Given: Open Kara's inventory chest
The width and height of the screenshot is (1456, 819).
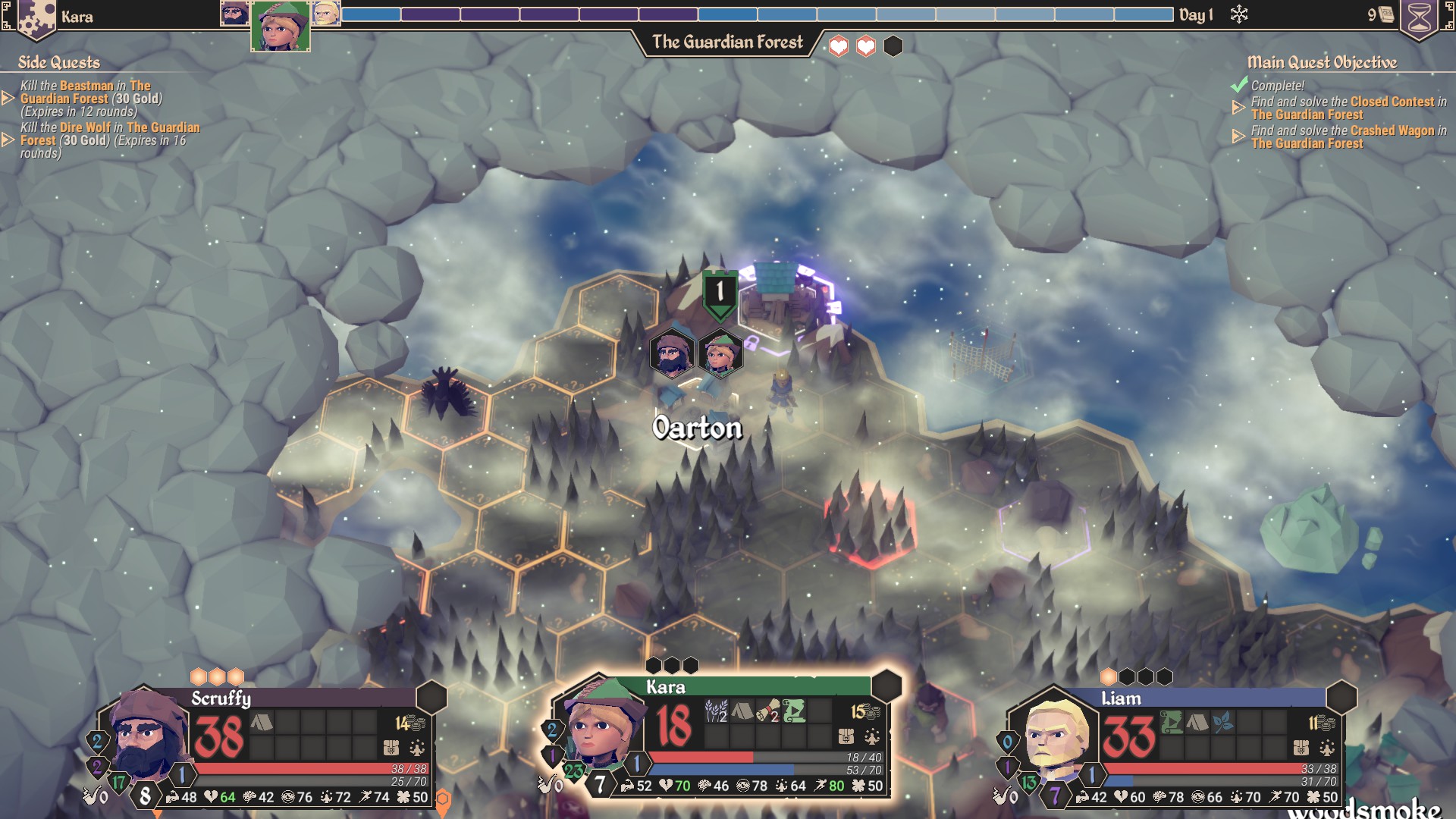Looking at the screenshot, I should click(846, 736).
